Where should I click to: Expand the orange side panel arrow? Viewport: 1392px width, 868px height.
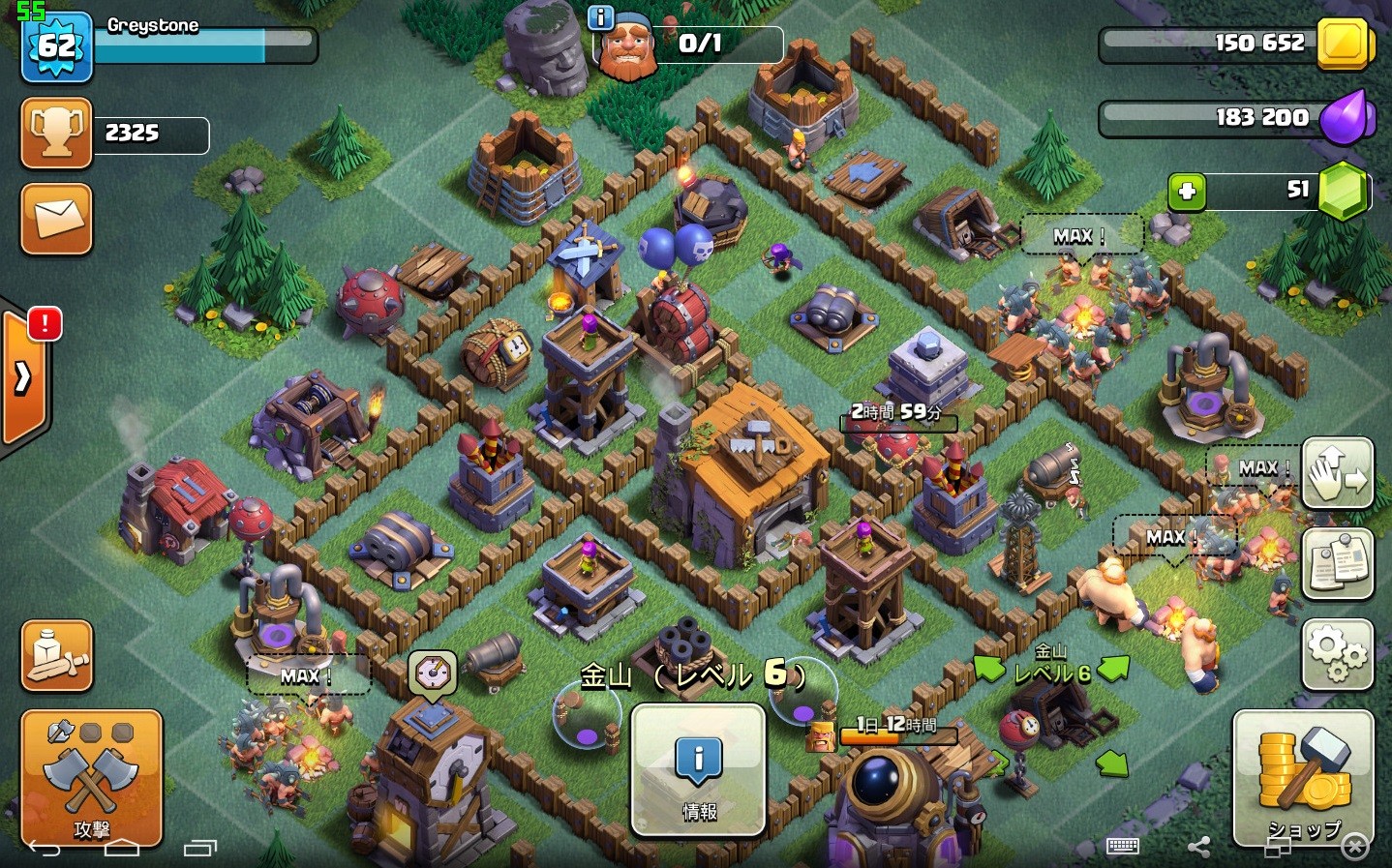click(x=23, y=377)
